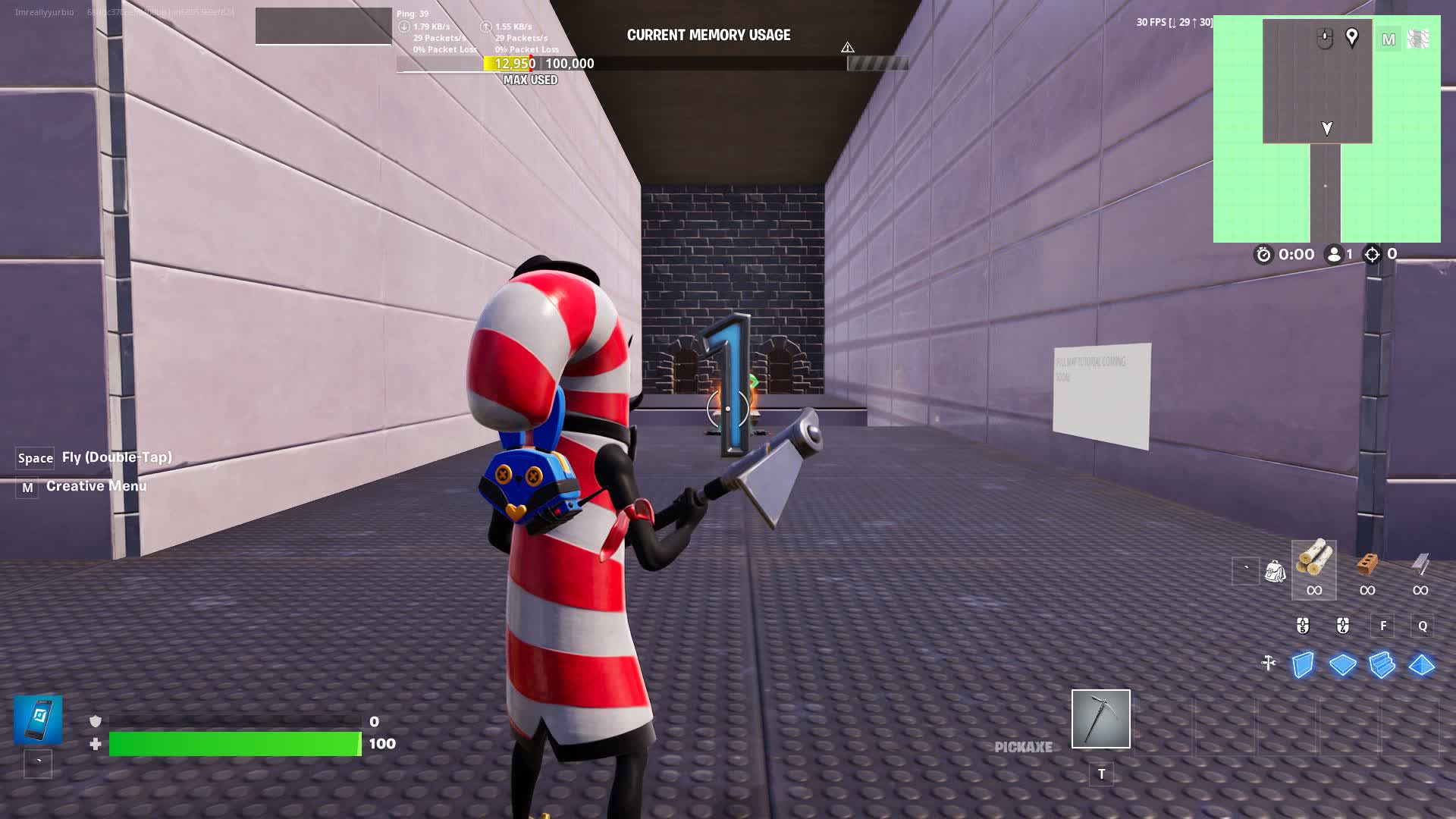Viewport: 1456px width, 819px height.
Task: Pick the blue wall build piece
Action: (x=1303, y=665)
